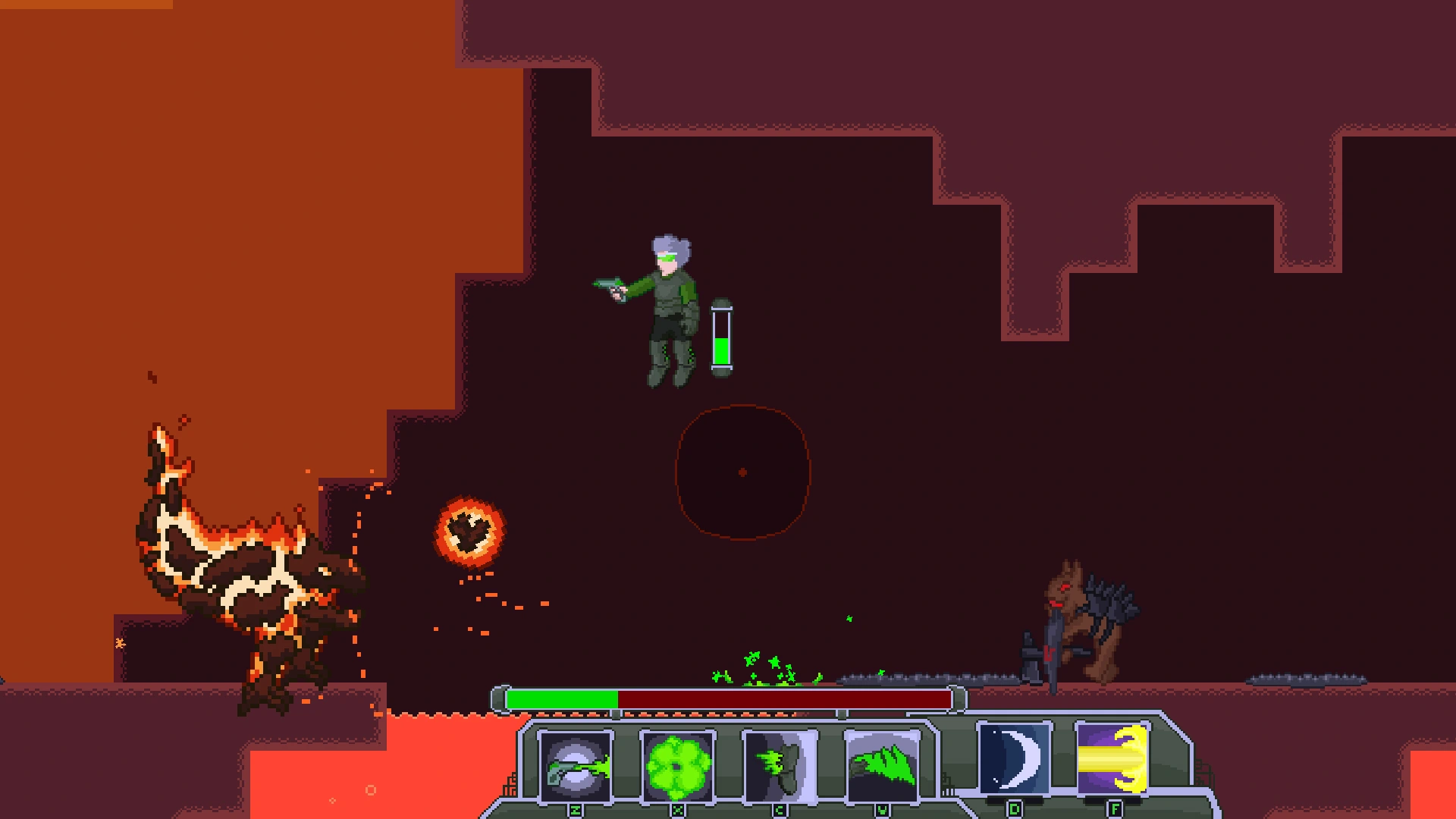Activate the green acid pistol shot ability
Viewport: 1456px width, 819px height.
click(x=576, y=766)
